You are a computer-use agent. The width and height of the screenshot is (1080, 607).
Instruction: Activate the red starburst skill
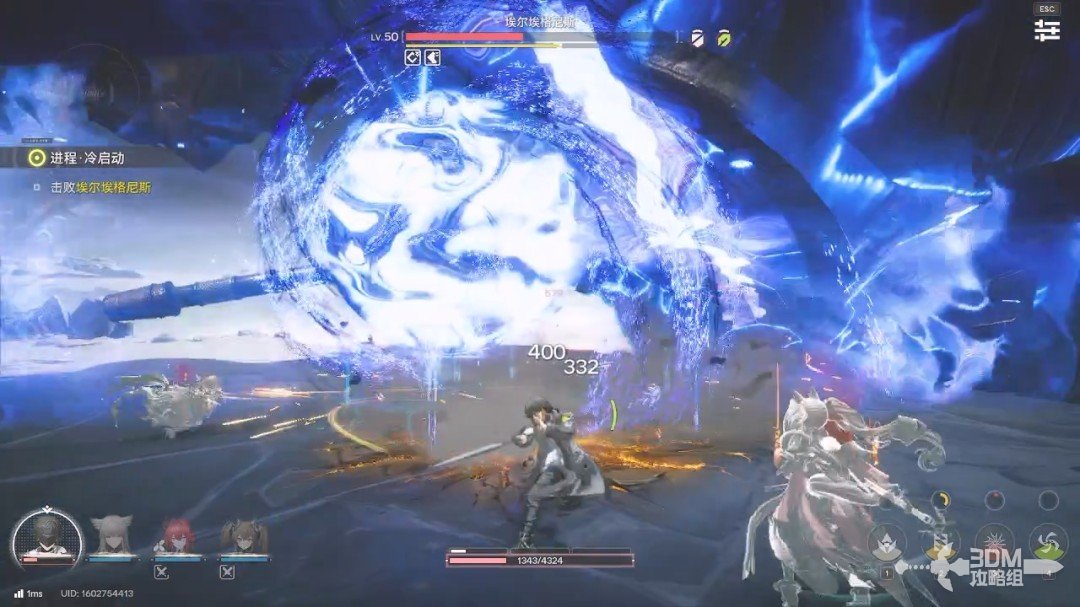[x=994, y=543]
